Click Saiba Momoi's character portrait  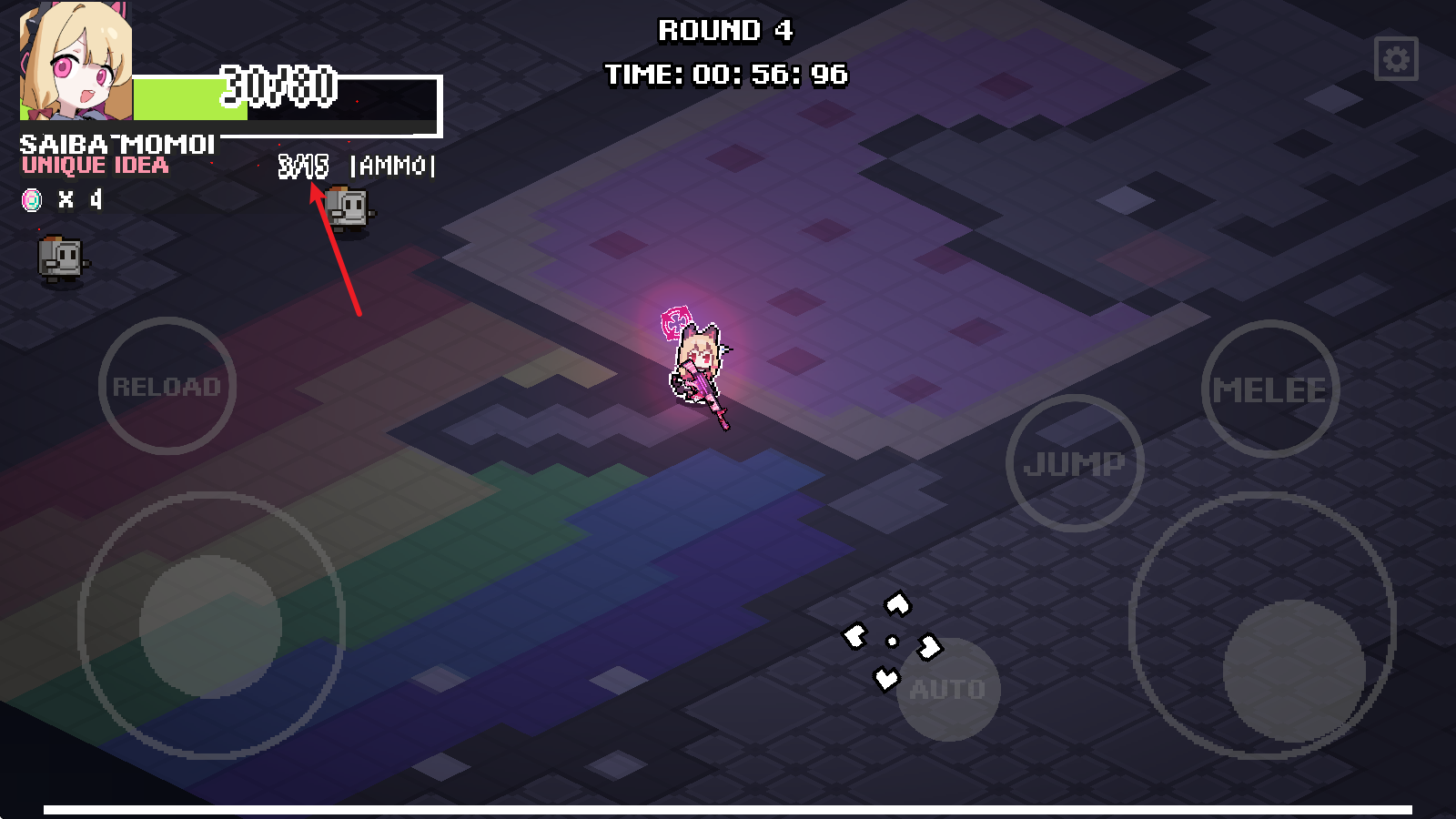point(76,62)
